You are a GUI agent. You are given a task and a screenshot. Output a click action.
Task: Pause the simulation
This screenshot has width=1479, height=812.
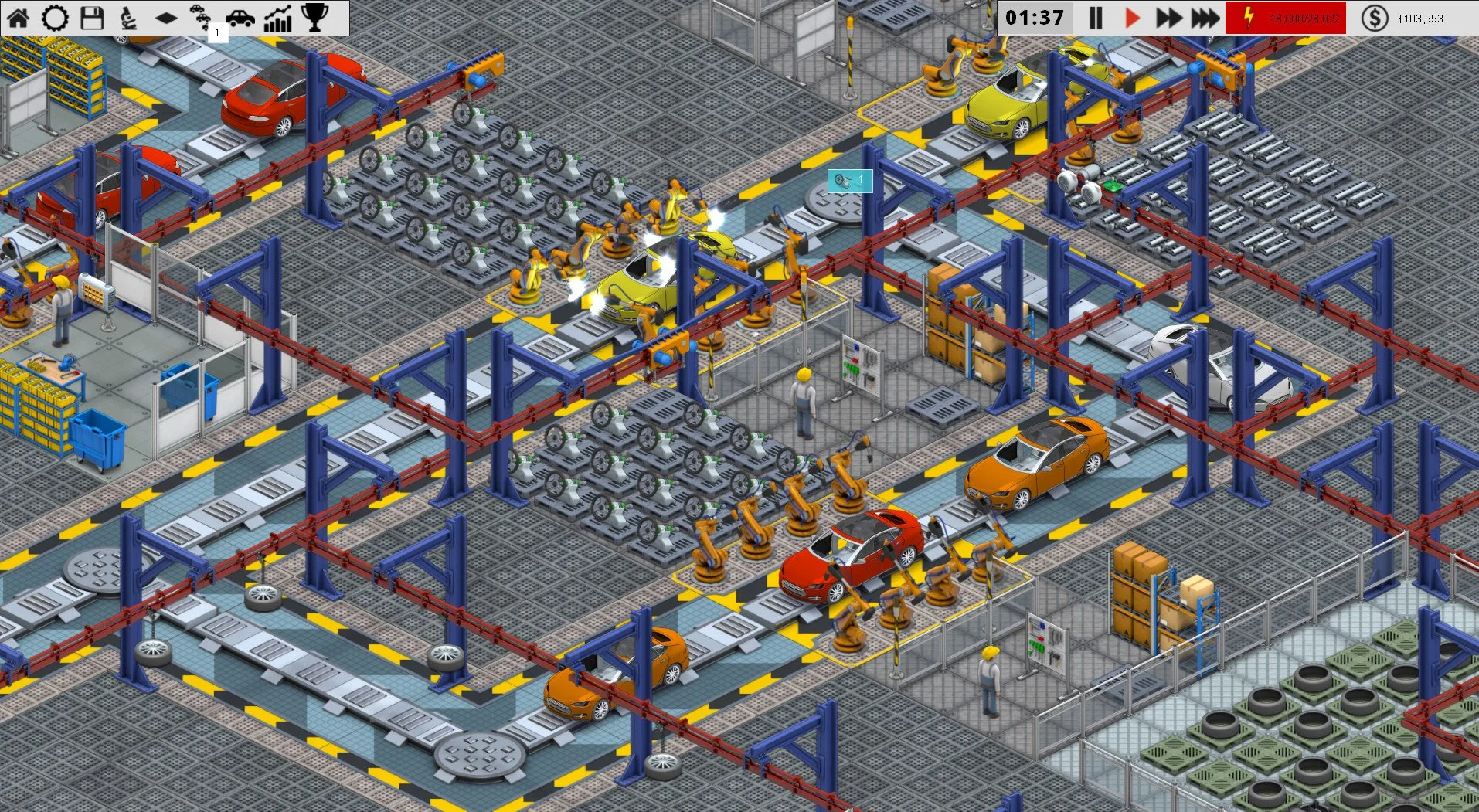(x=1096, y=17)
